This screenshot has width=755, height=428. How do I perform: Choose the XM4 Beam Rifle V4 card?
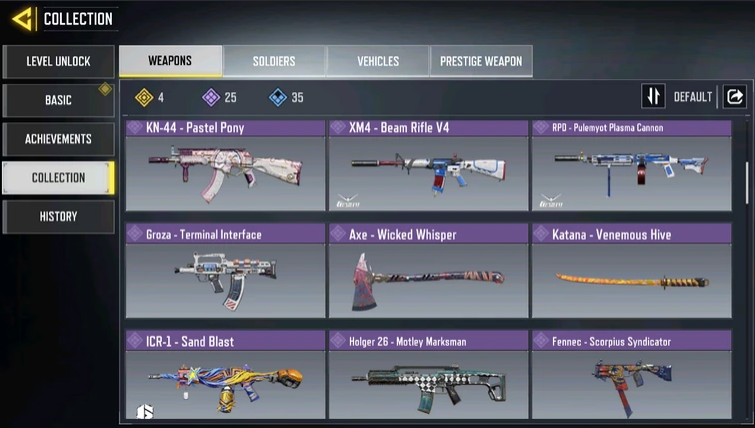(428, 165)
